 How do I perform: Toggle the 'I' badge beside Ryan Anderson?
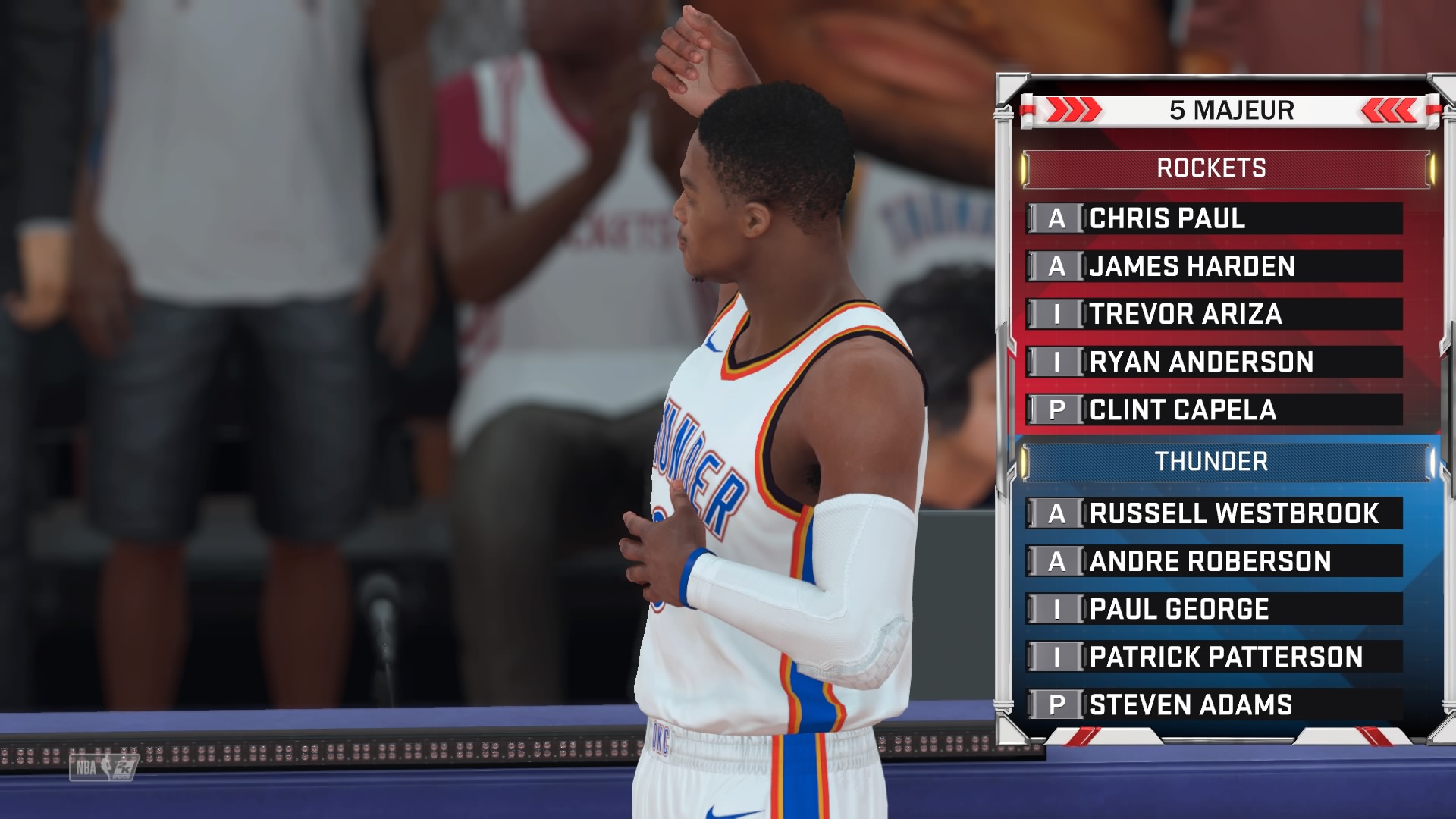[1057, 362]
